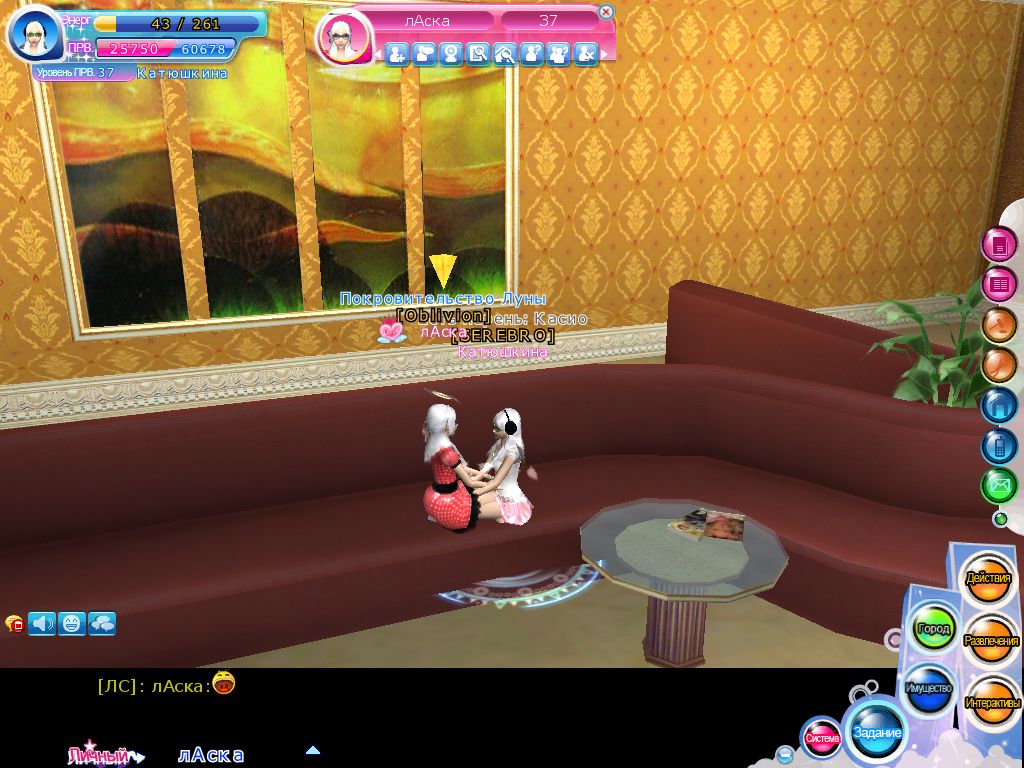Toggle the speaker sound button
Screen dimensions: 1024x768
tap(42, 624)
